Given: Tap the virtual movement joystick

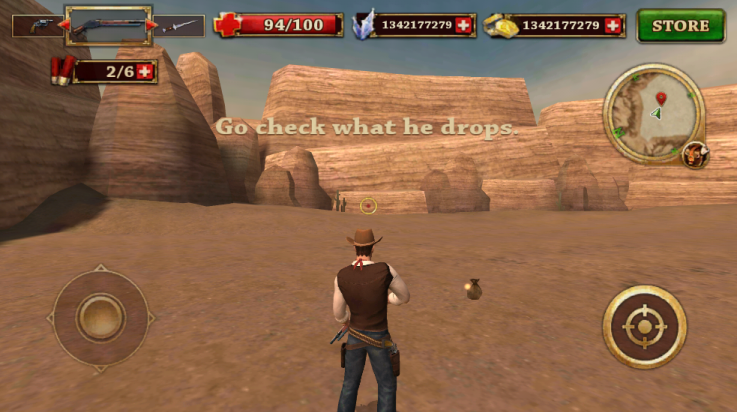Looking at the screenshot, I should [100, 318].
